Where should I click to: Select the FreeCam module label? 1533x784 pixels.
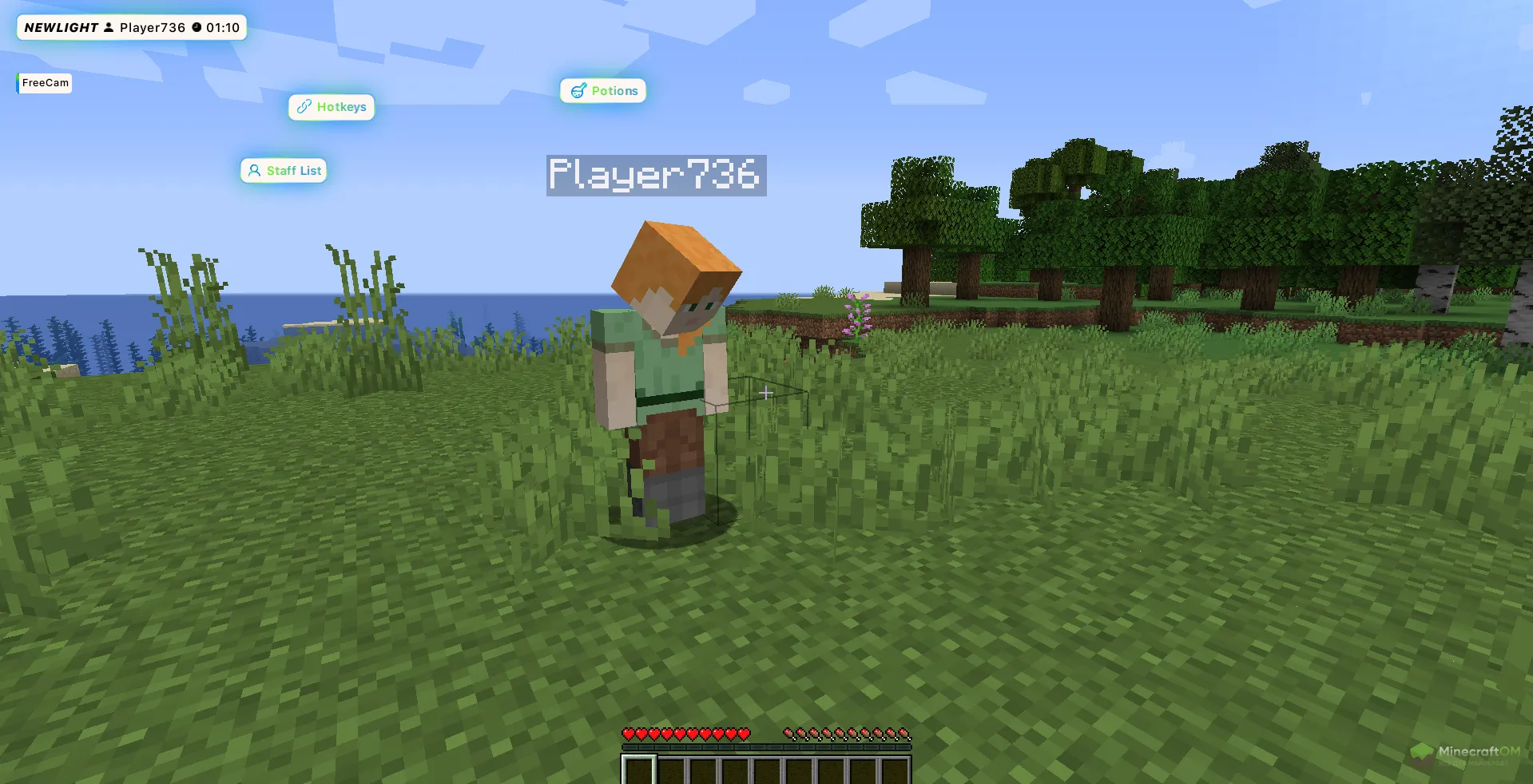click(45, 83)
